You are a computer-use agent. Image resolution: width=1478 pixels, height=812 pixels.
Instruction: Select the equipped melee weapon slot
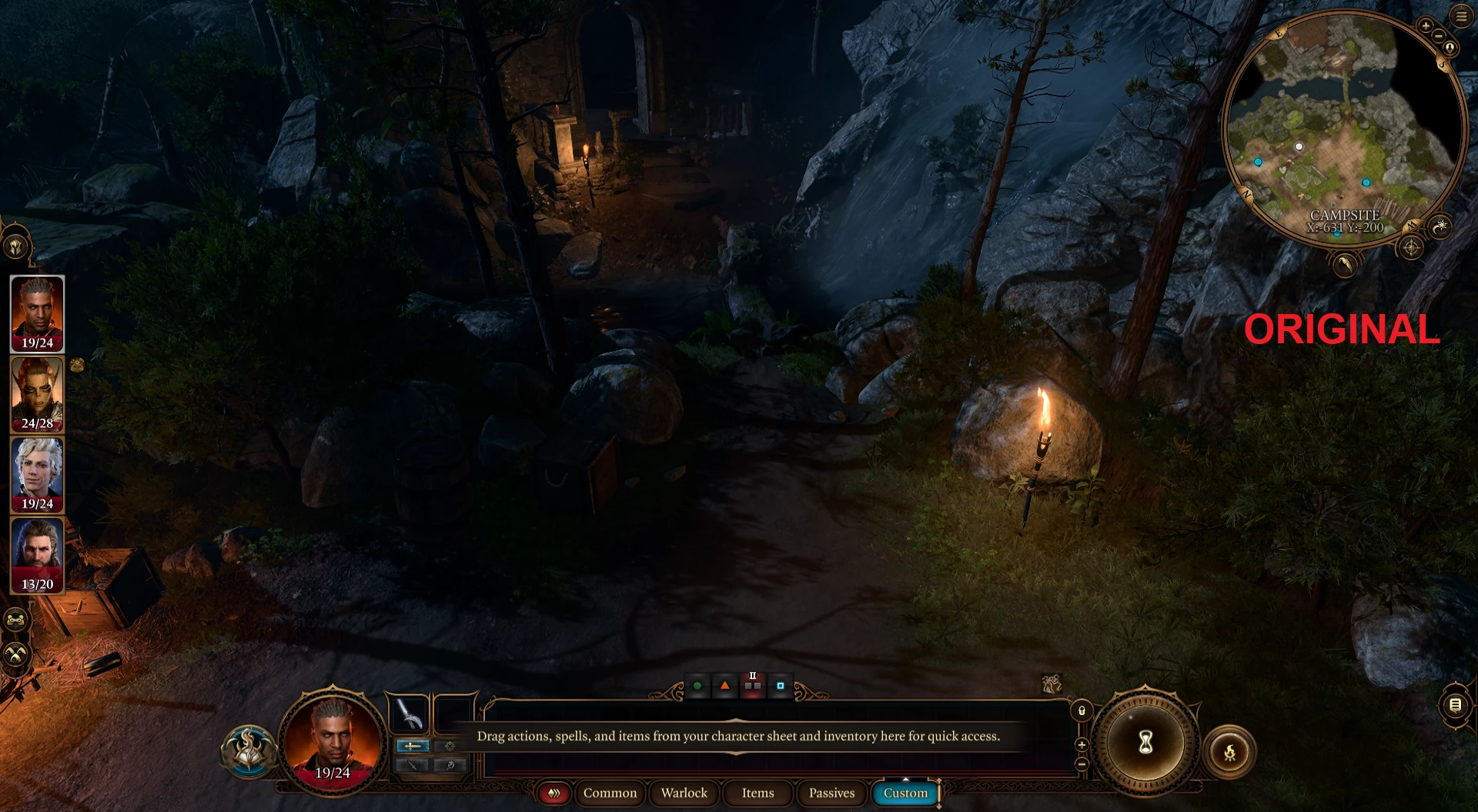pyautogui.click(x=410, y=713)
